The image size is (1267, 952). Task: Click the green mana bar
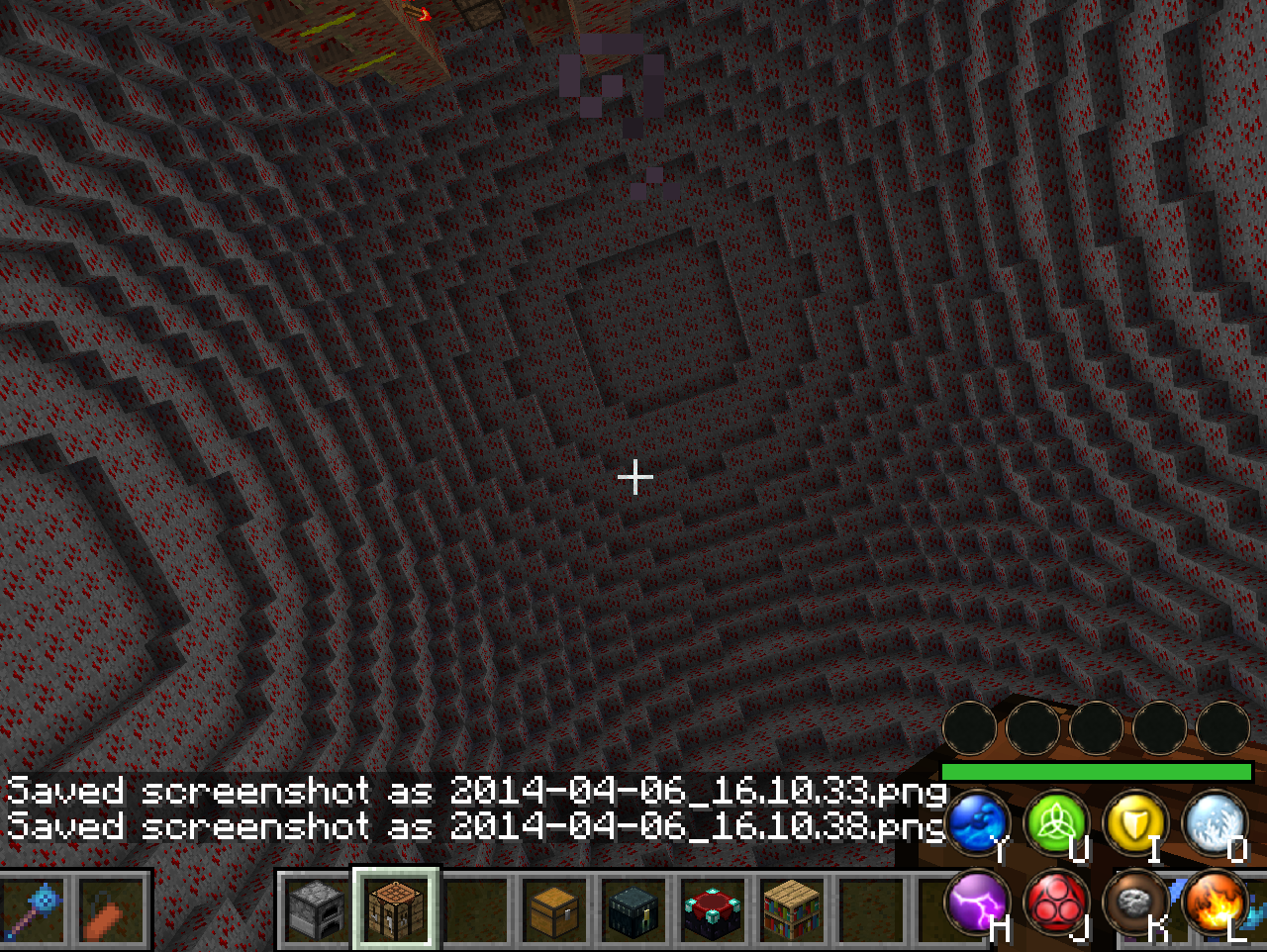coord(1094,770)
